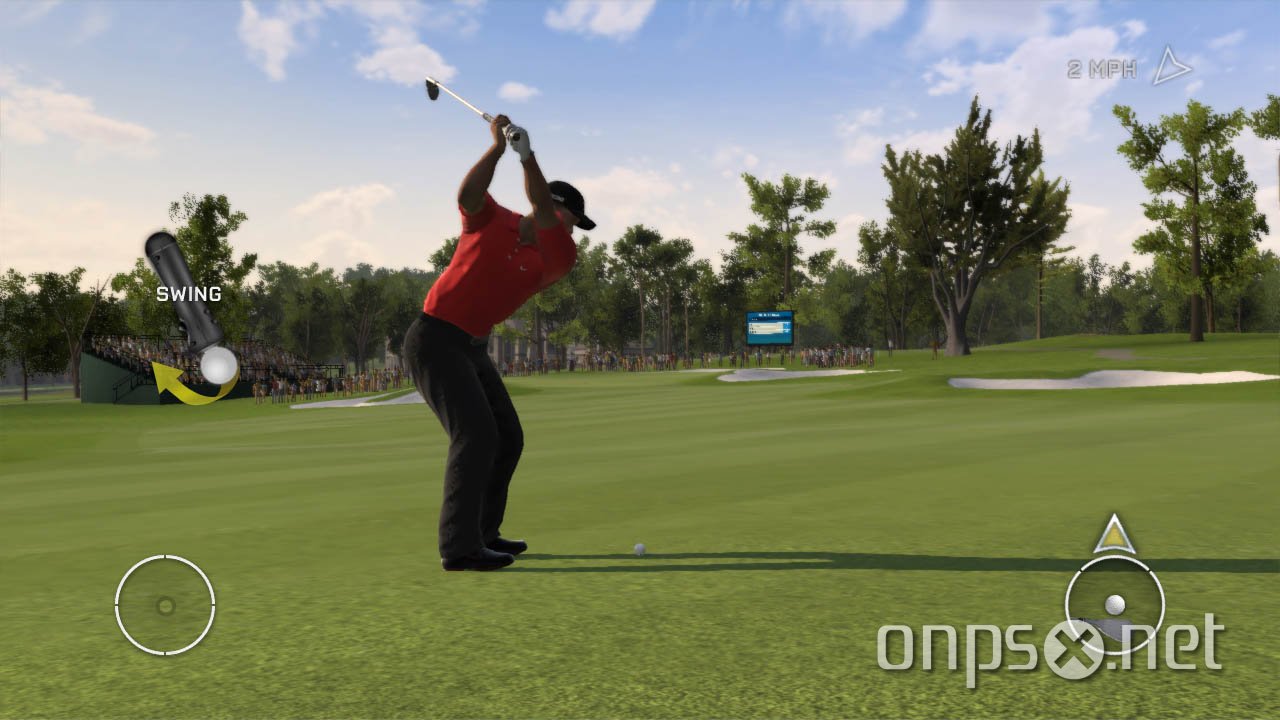Click the yellow caution triangle above ball lie
This screenshot has width=1280, height=720.
click(1114, 538)
